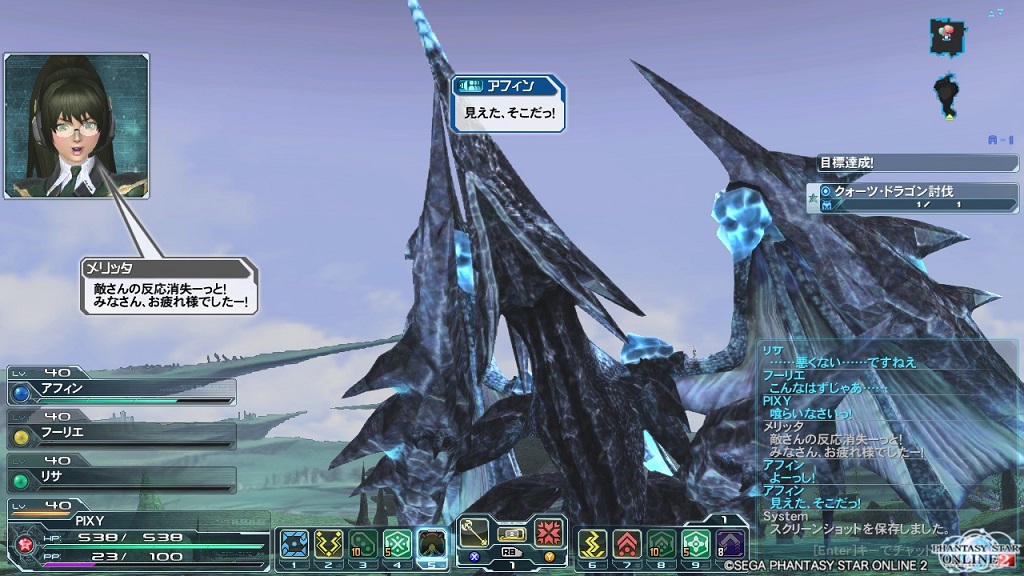Choose the wand weapon action icon
The height and width of the screenshot is (576, 1024).
pos(475,534)
